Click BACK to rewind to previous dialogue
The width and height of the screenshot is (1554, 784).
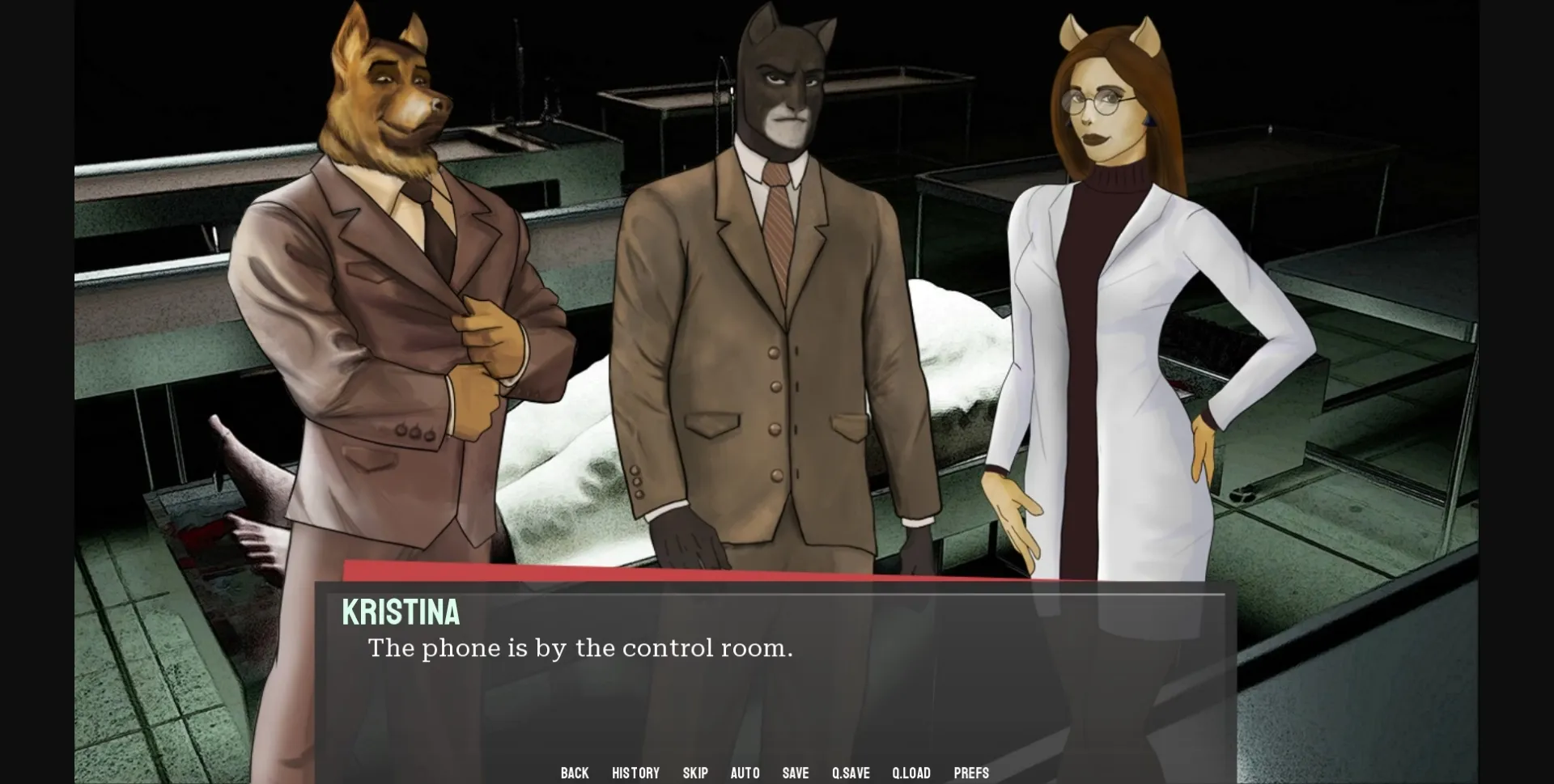pyautogui.click(x=575, y=773)
